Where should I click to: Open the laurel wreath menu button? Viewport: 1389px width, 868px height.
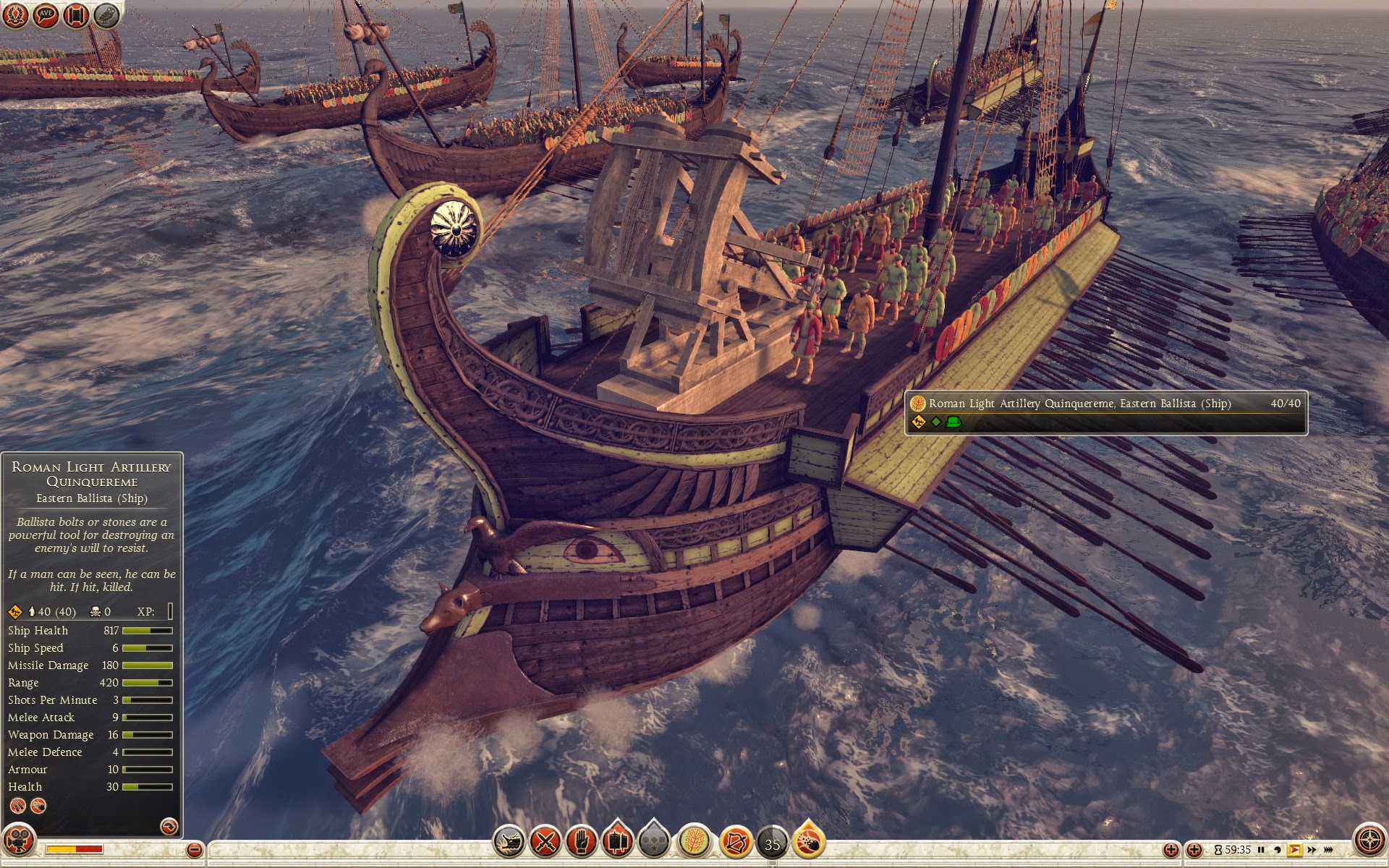pyautogui.click(x=15, y=14)
